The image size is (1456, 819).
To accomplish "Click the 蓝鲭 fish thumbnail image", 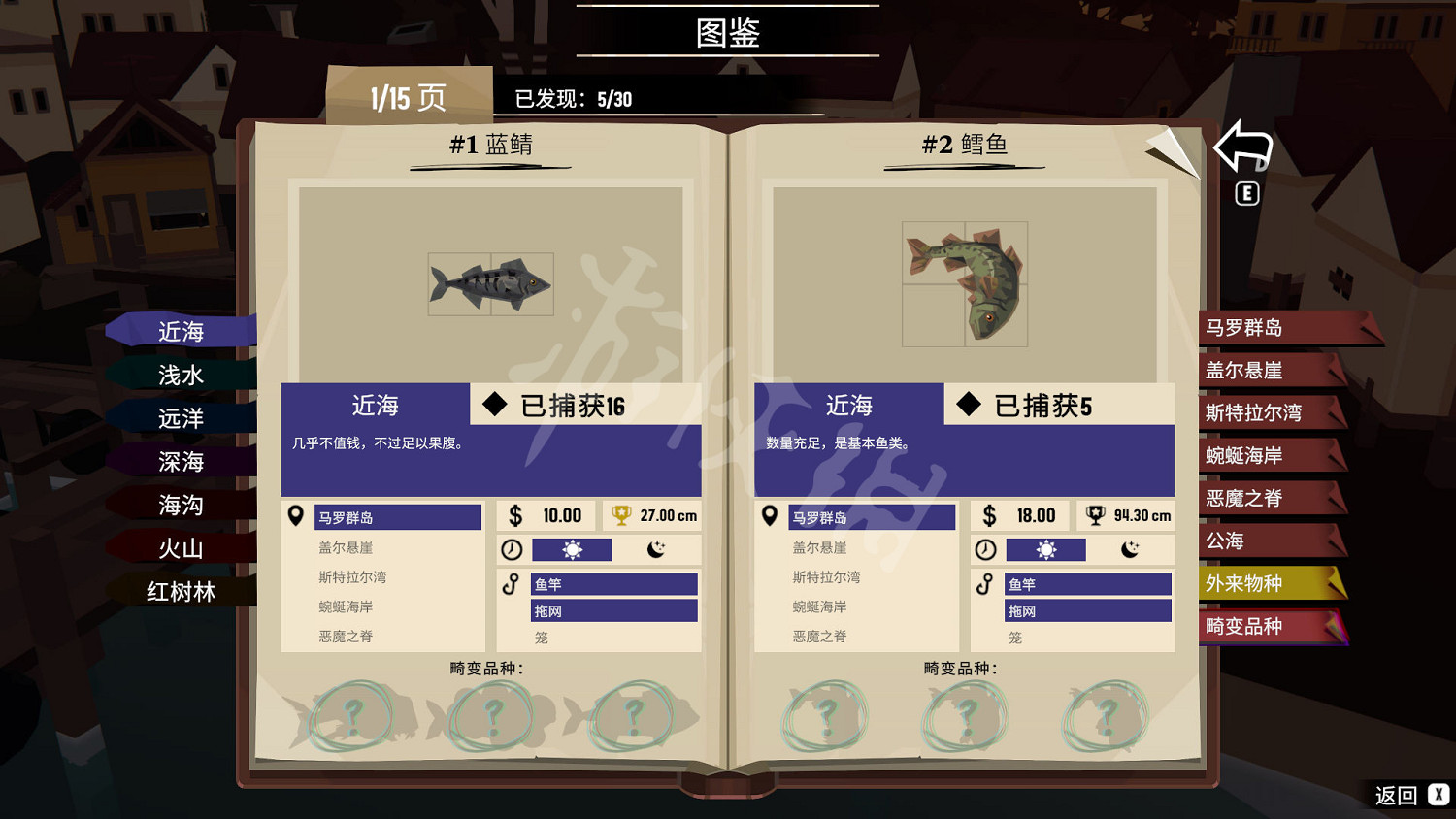I will (x=490, y=283).
